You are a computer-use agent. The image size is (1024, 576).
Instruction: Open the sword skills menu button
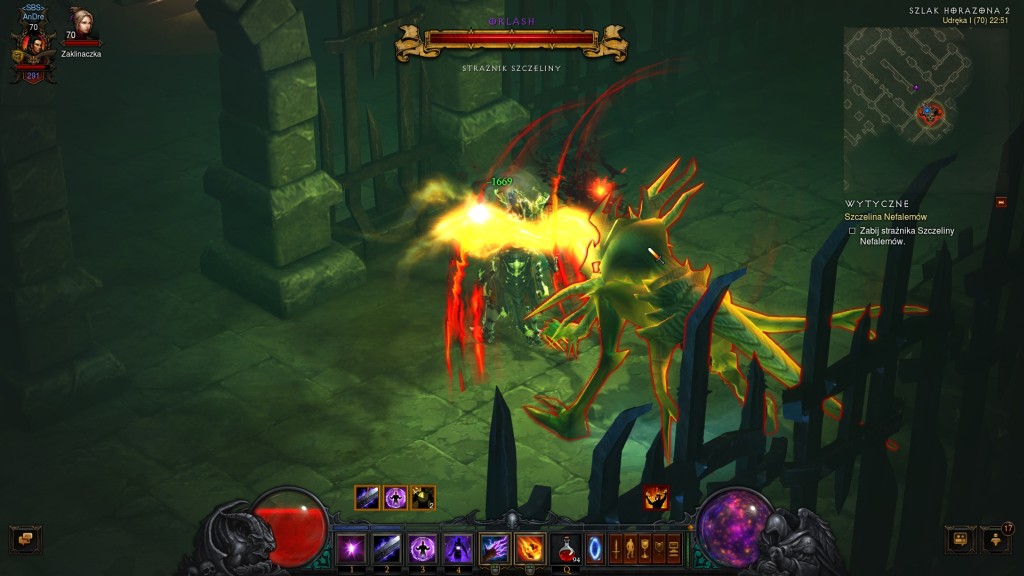616,548
